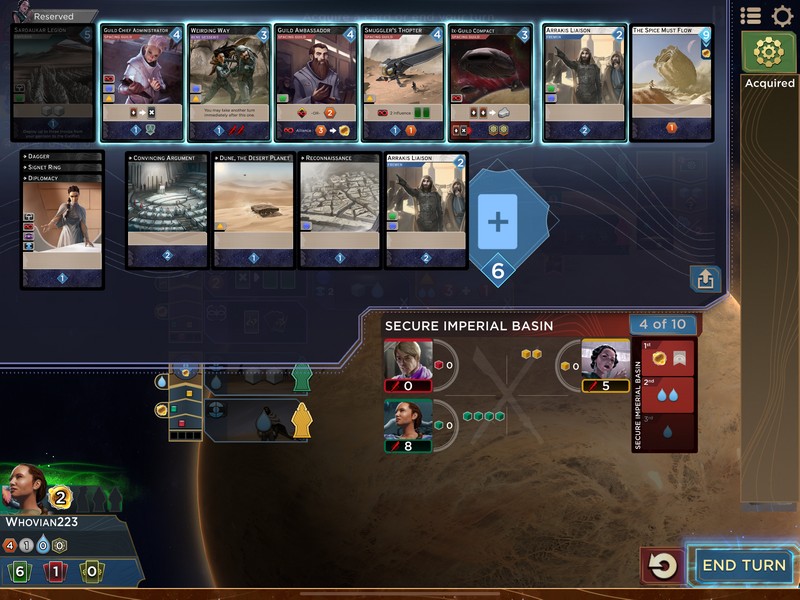Image resolution: width=800 pixels, height=600 pixels.
Task: Undo the last action with the circular arrow
Action: pyautogui.click(x=662, y=566)
